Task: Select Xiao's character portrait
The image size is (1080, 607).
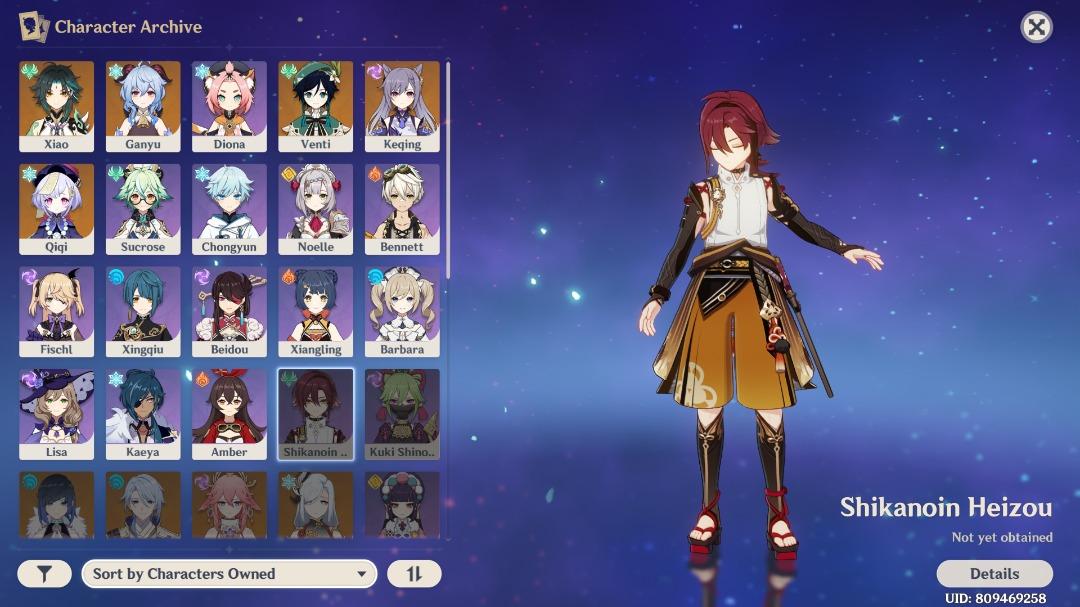Action: coord(57,106)
